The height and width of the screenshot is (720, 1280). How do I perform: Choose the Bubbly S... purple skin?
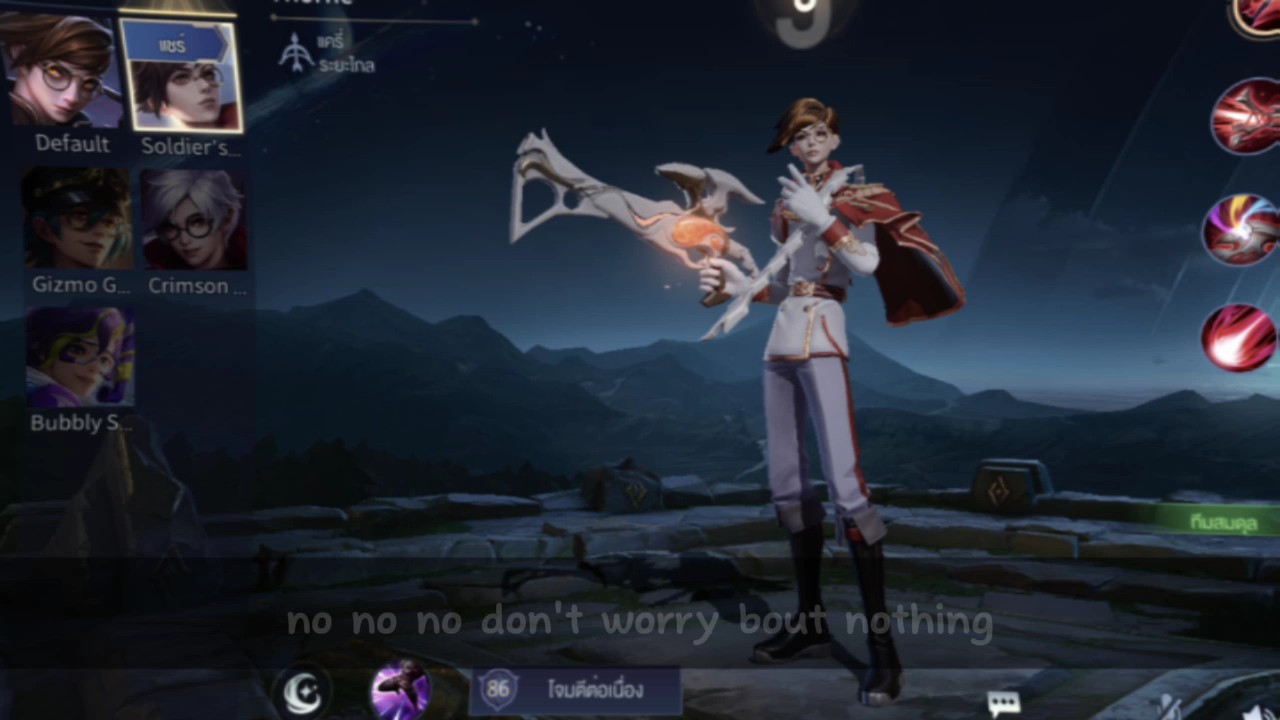pyautogui.click(x=80, y=357)
